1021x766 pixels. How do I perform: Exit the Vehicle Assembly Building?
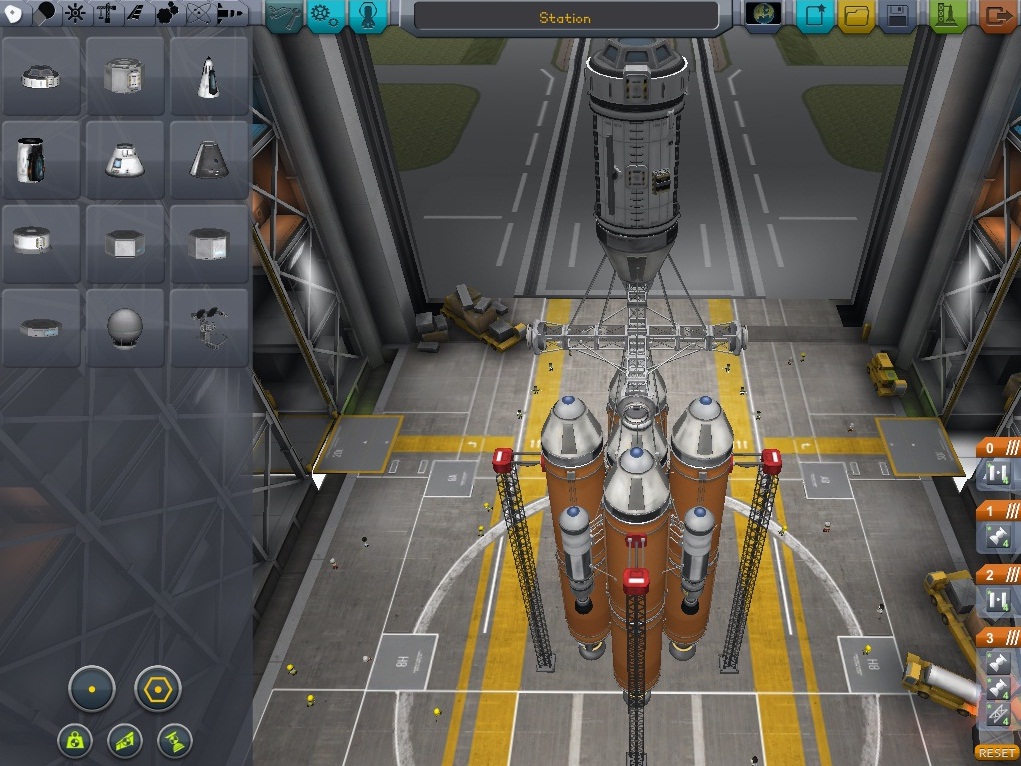click(x=997, y=16)
